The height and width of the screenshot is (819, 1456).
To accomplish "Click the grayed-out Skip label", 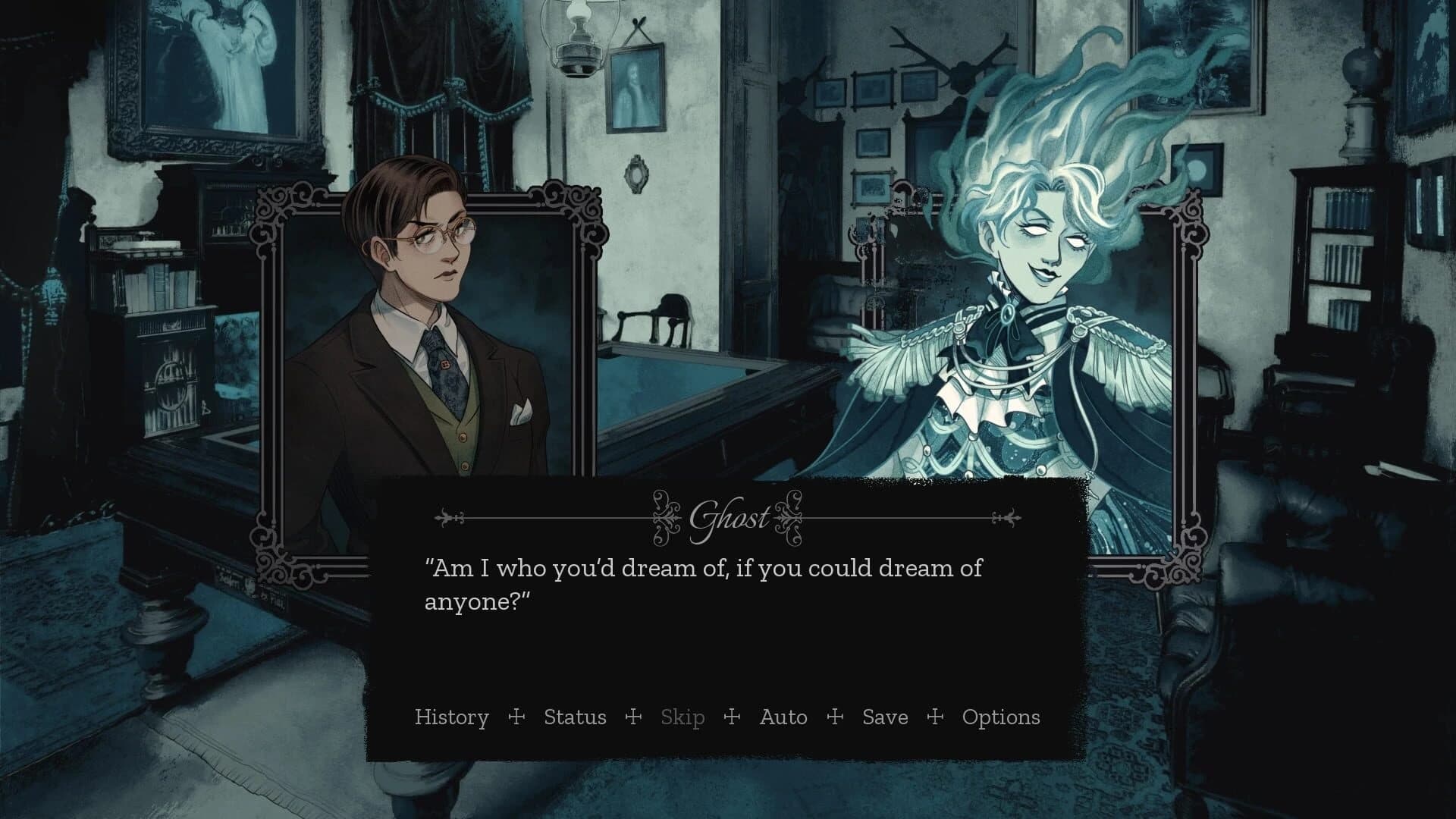I will 681,717.
